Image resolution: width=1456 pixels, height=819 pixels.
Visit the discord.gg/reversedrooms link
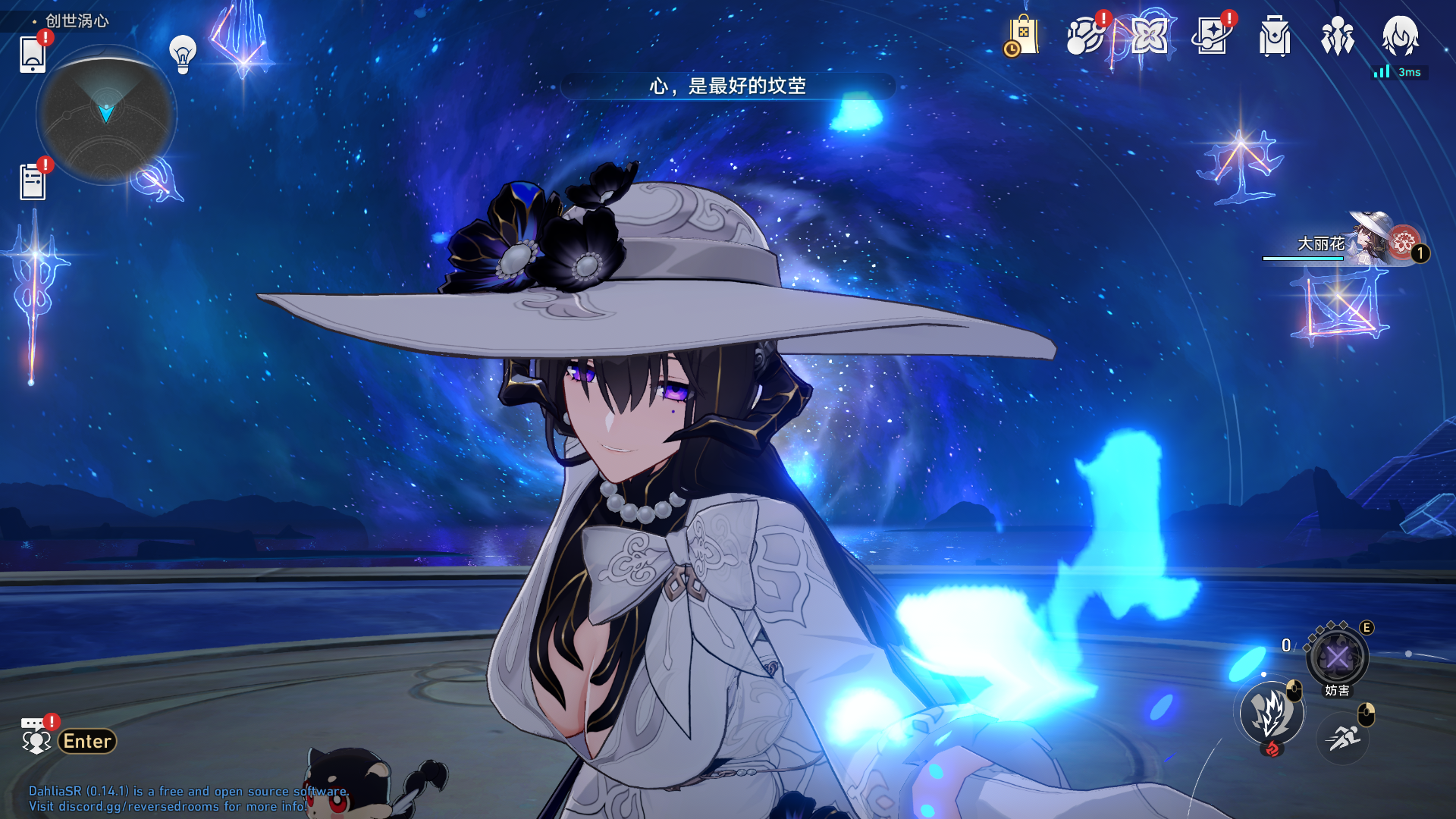coord(139,807)
